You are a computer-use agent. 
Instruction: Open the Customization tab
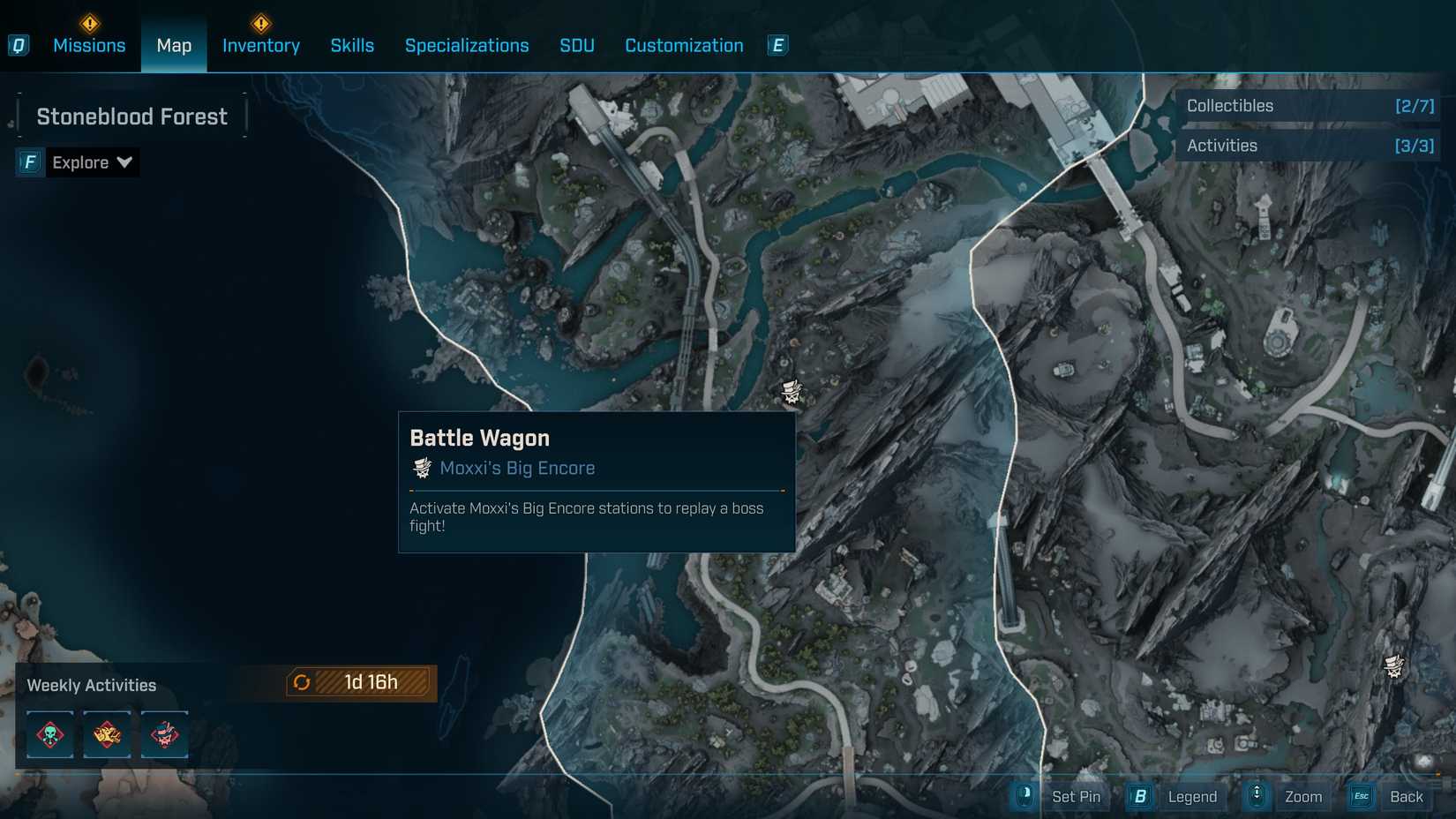(684, 45)
